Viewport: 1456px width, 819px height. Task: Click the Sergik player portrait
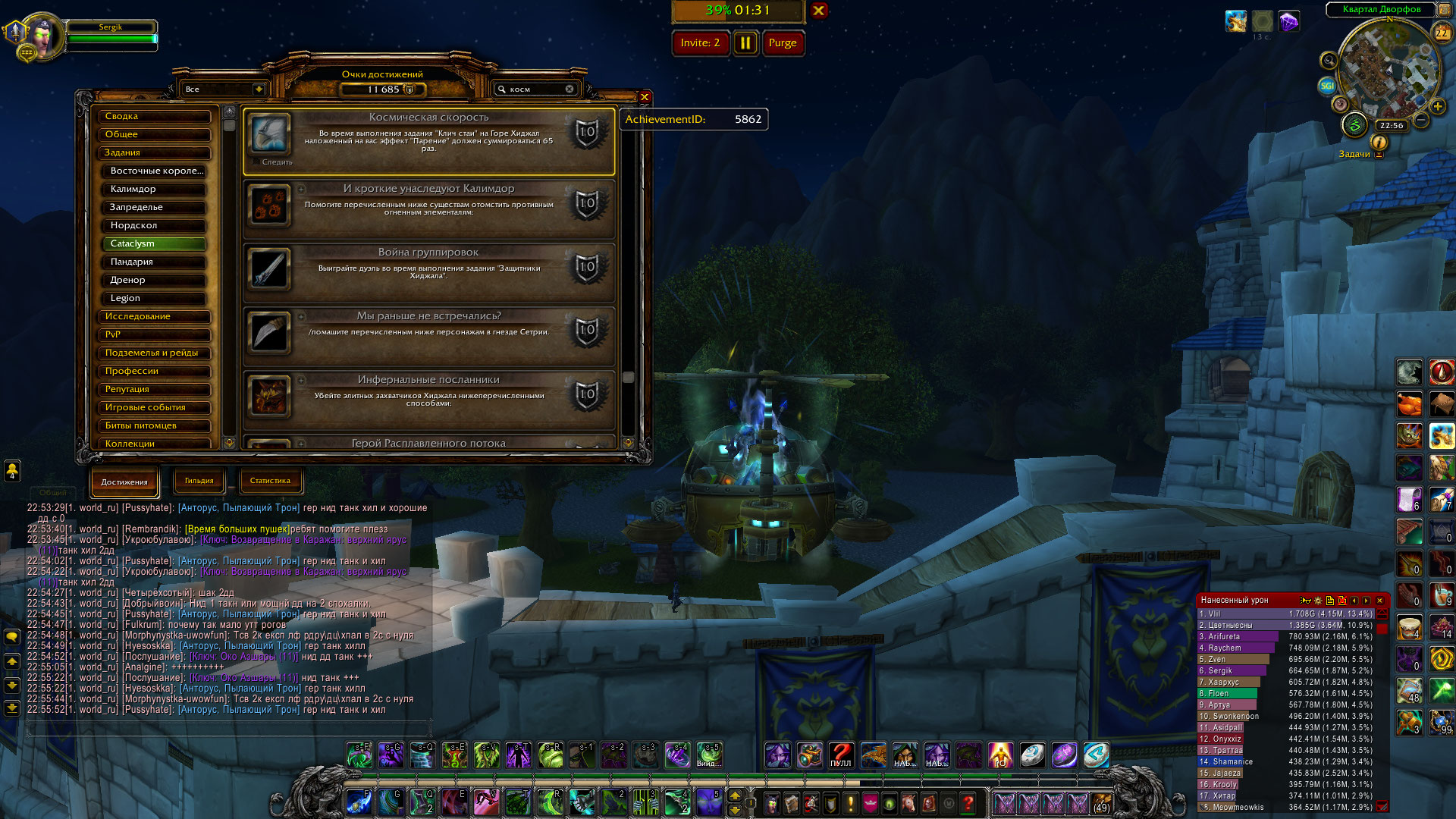[x=42, y=36]
